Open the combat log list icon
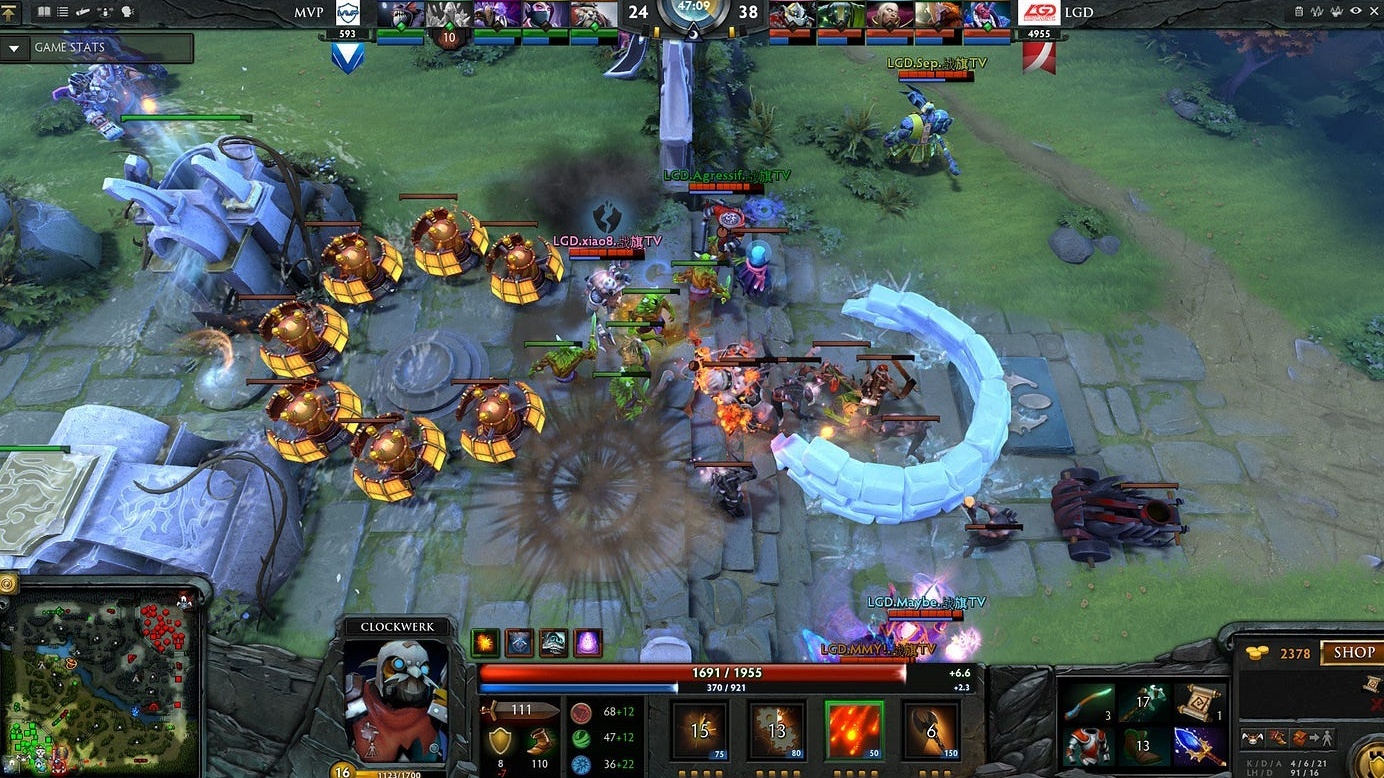The image size is (1384, 778). pyautogui.click(x=61, y=11)
